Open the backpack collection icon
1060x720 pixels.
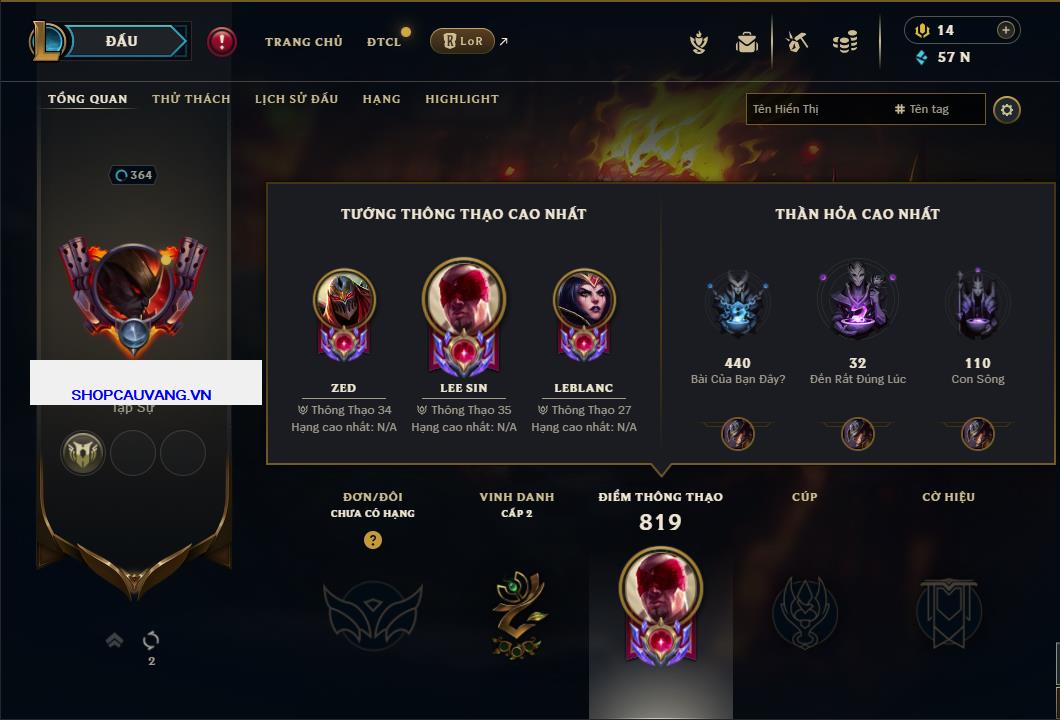747,42
